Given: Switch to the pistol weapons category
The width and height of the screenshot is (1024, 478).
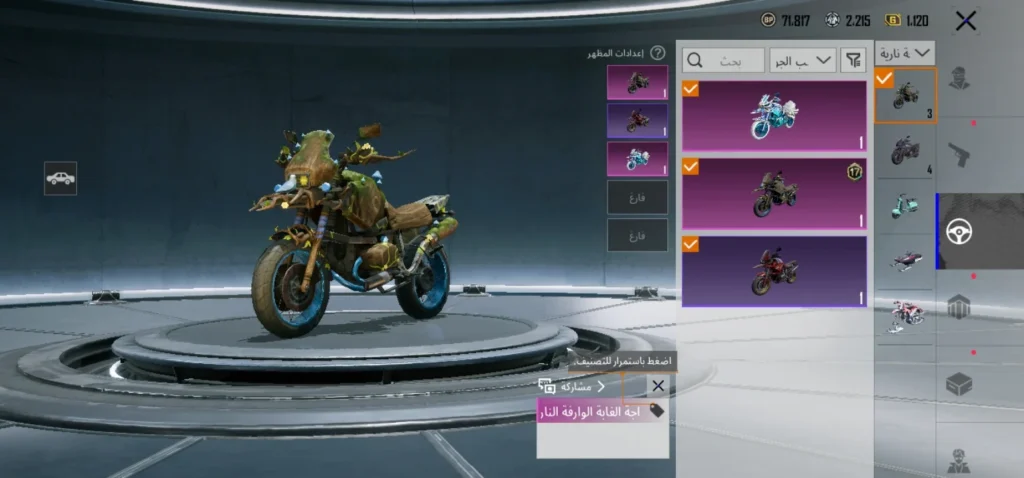Looking at the screenshot, I should tap(960, 154).
